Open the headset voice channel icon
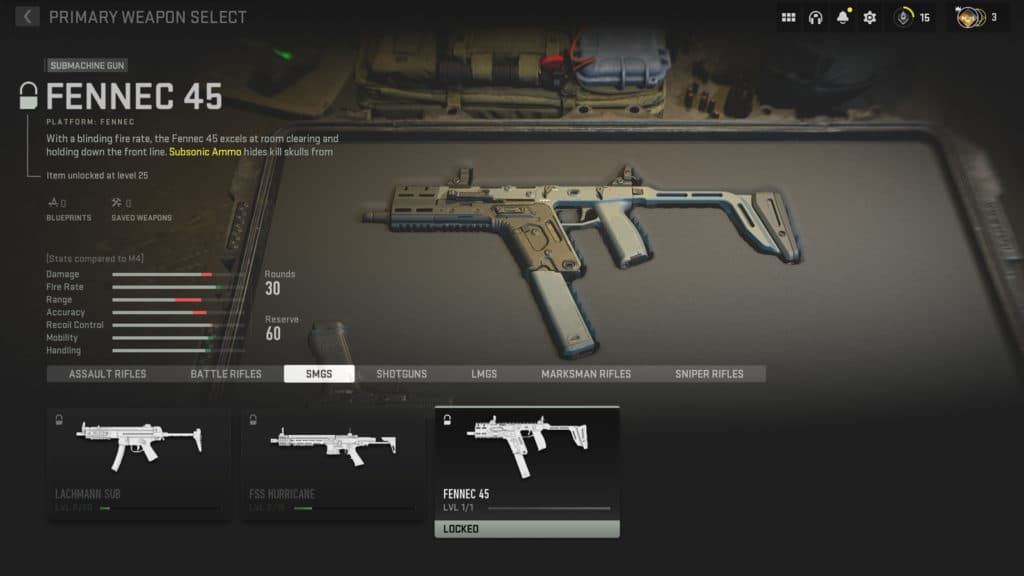This screenshot has width=1024, height=576. coord(815,18)
